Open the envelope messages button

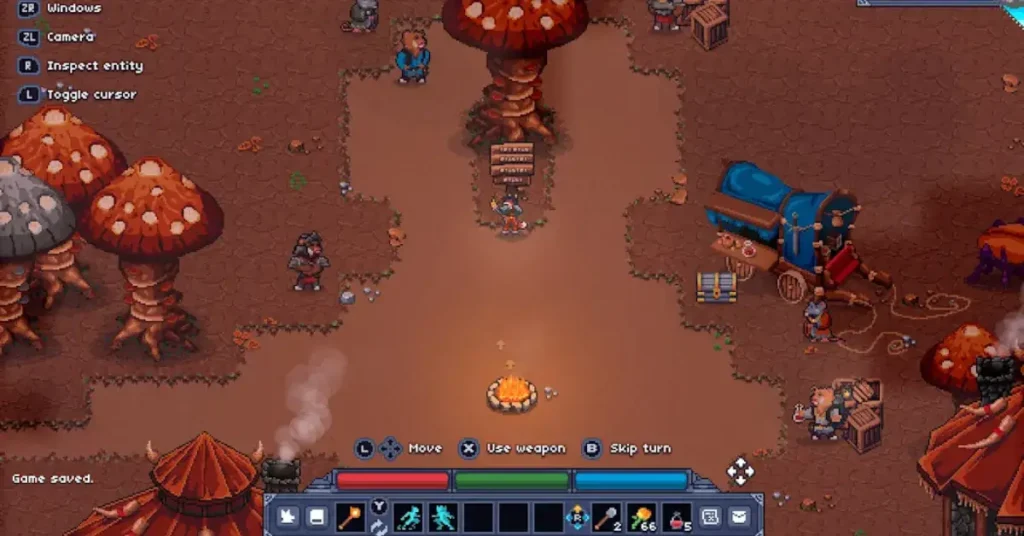739,517
